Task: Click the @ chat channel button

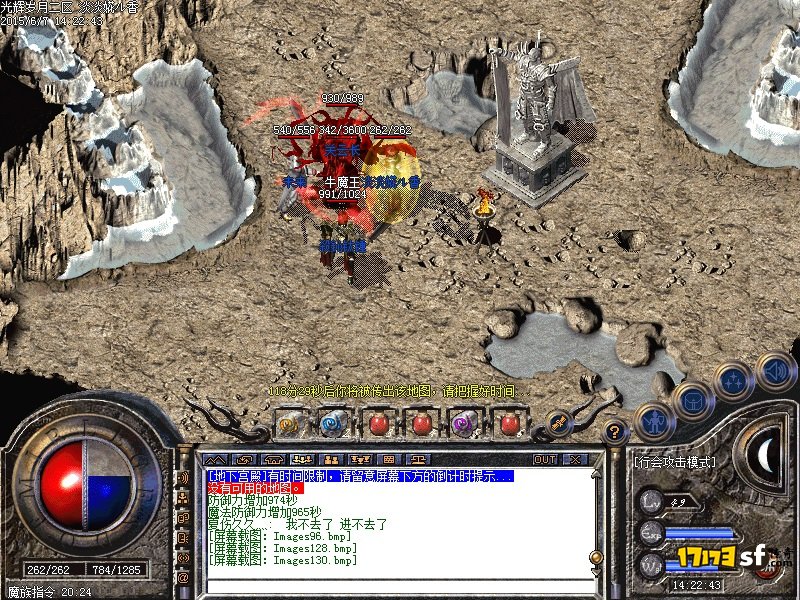Action: pyautogui.click(x=183, y=577)
